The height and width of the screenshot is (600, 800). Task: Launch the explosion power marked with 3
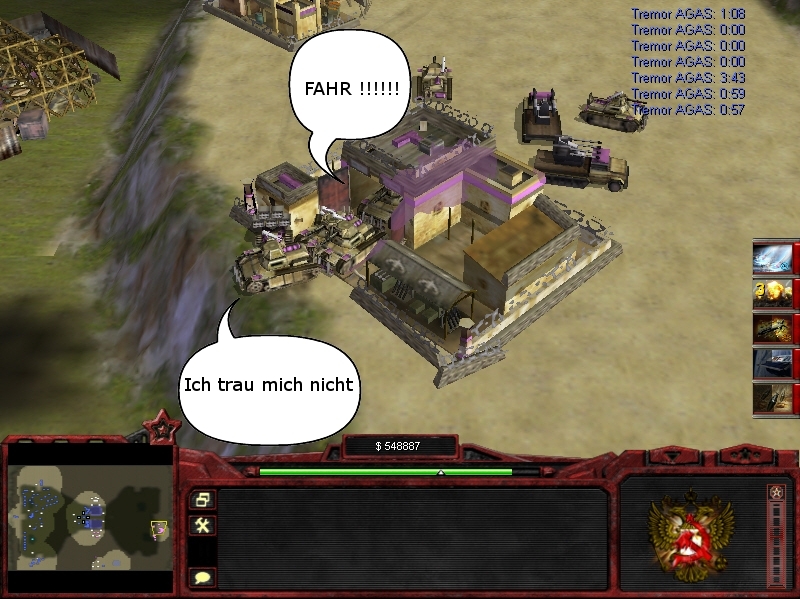point(773,293)
